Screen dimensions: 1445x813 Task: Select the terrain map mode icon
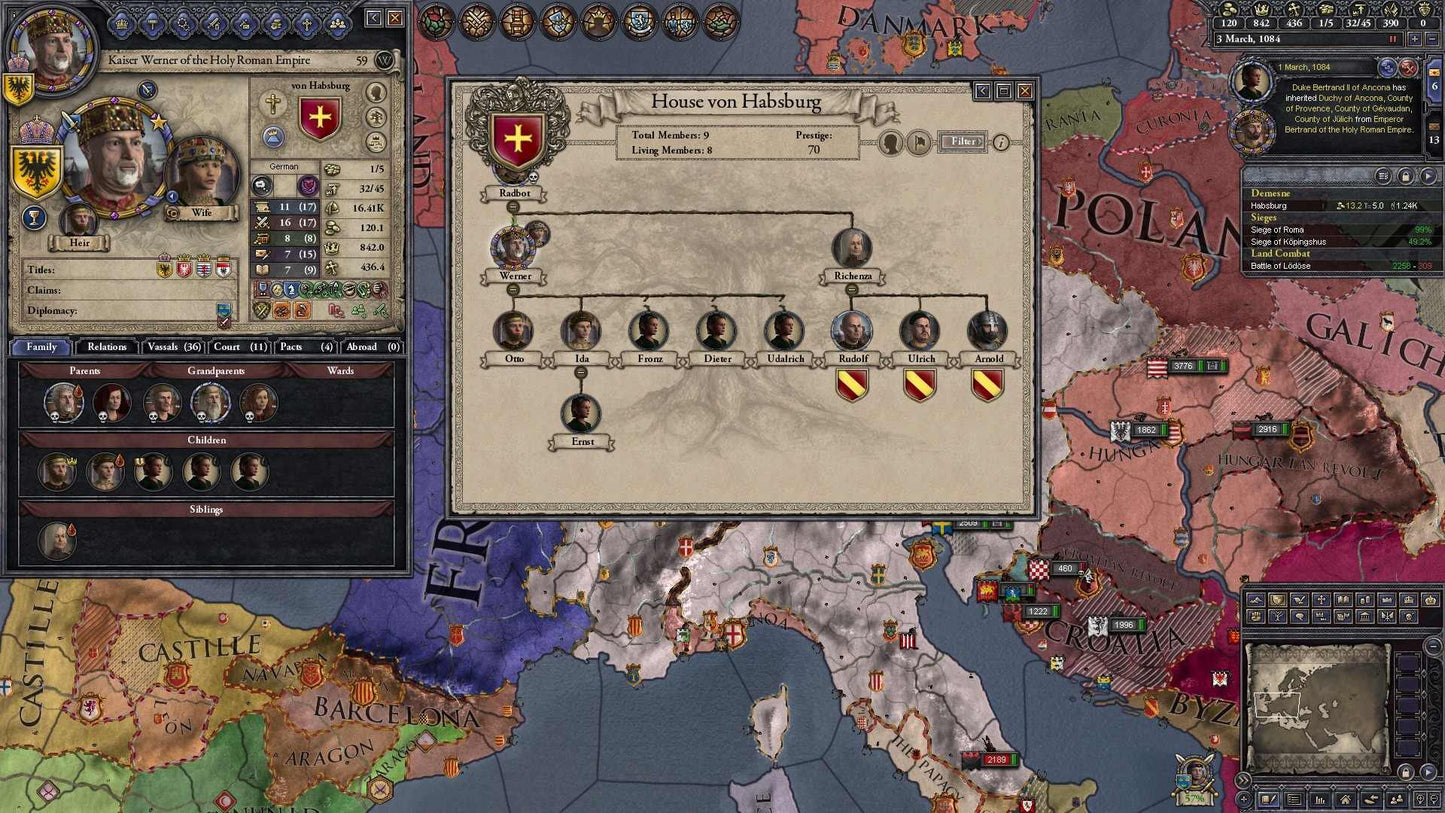pyautogui.click(x=1256, y=598)
